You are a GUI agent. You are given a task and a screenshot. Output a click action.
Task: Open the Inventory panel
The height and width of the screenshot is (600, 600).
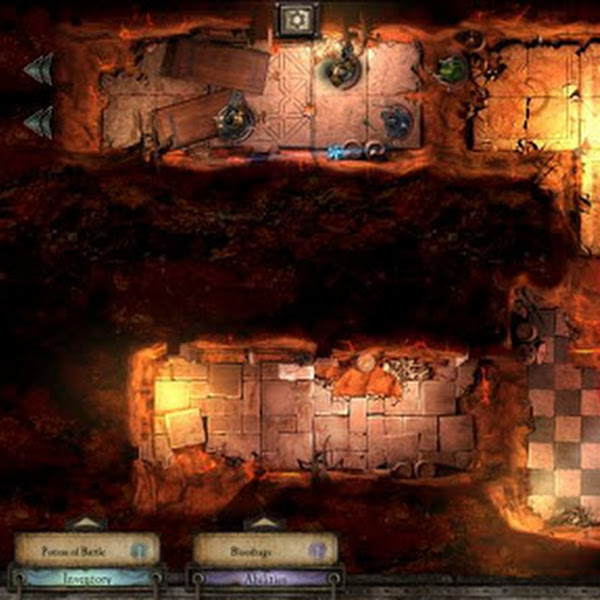pos(86,578)
